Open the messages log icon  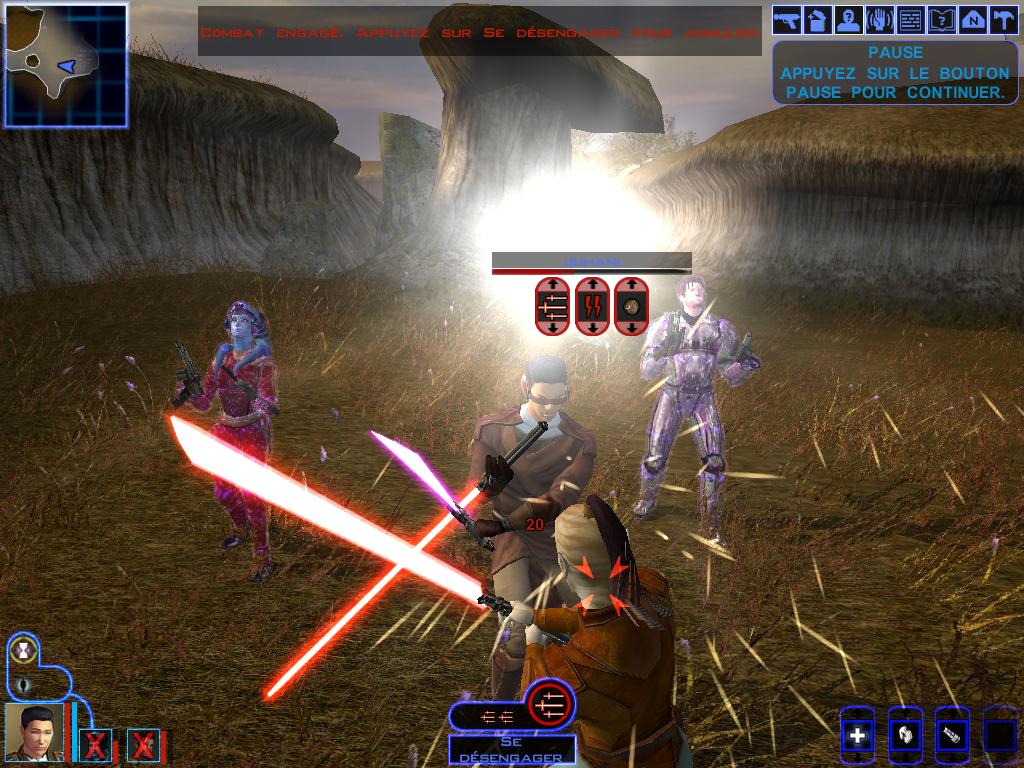910,19
